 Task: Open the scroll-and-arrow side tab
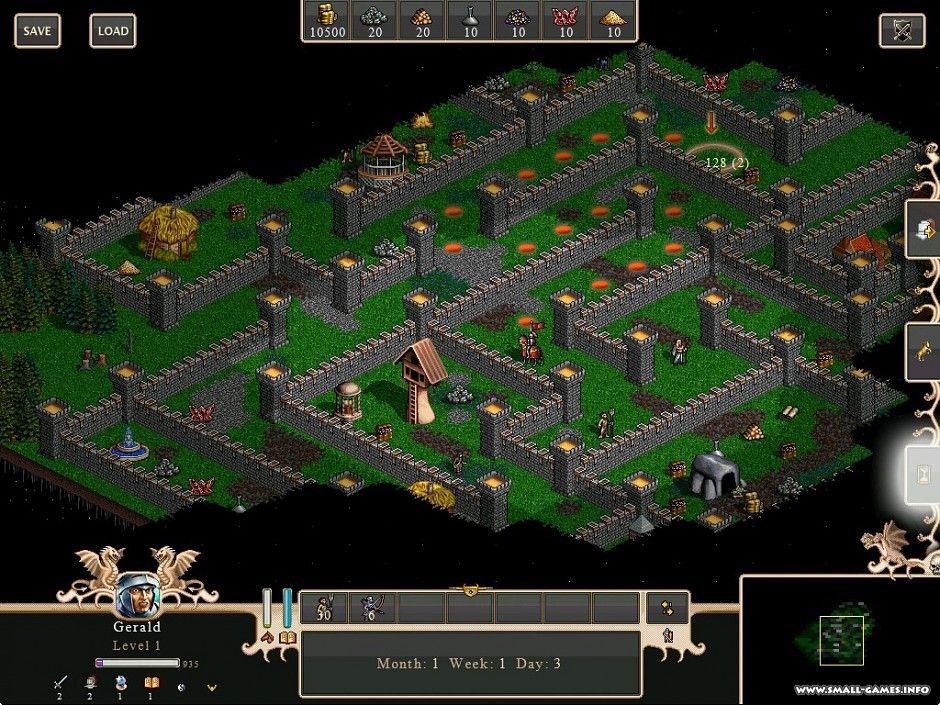coord(924,230)
